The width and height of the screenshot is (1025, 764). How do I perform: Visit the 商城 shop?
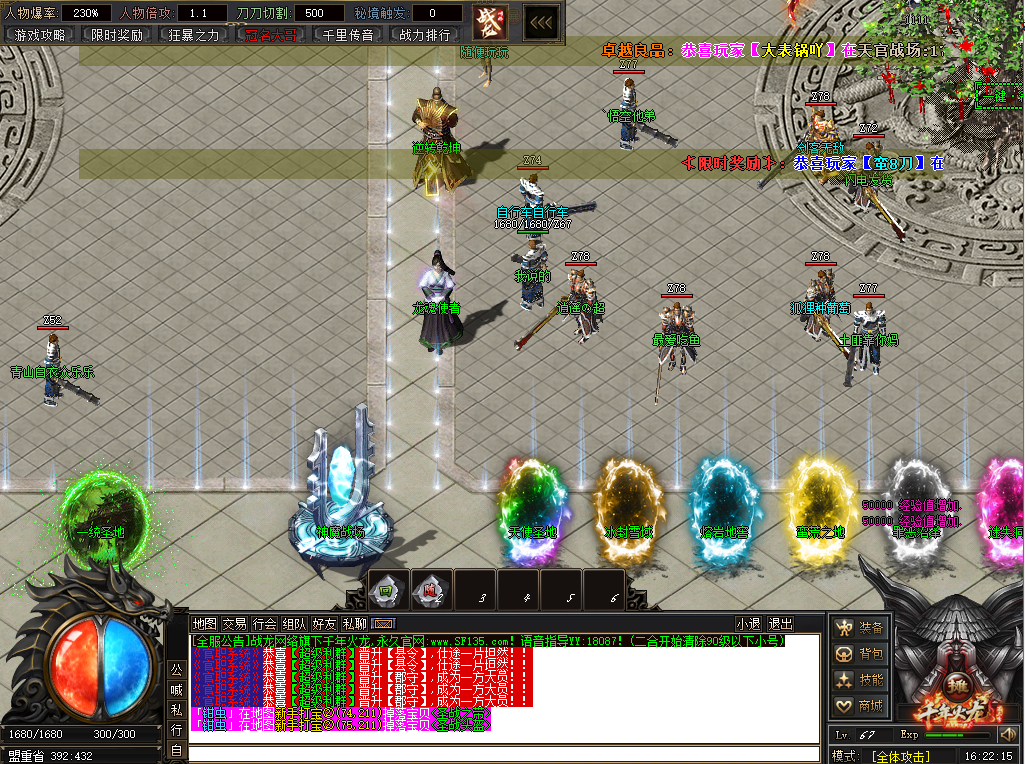(861, 706)
